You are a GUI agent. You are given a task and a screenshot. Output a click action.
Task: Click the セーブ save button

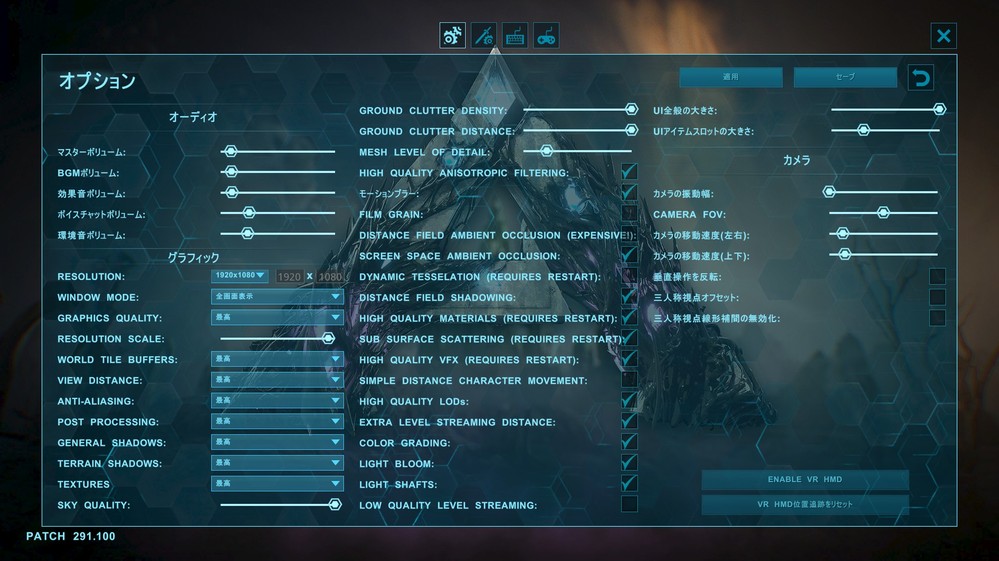pyautogui.click(x=845, y=77)
